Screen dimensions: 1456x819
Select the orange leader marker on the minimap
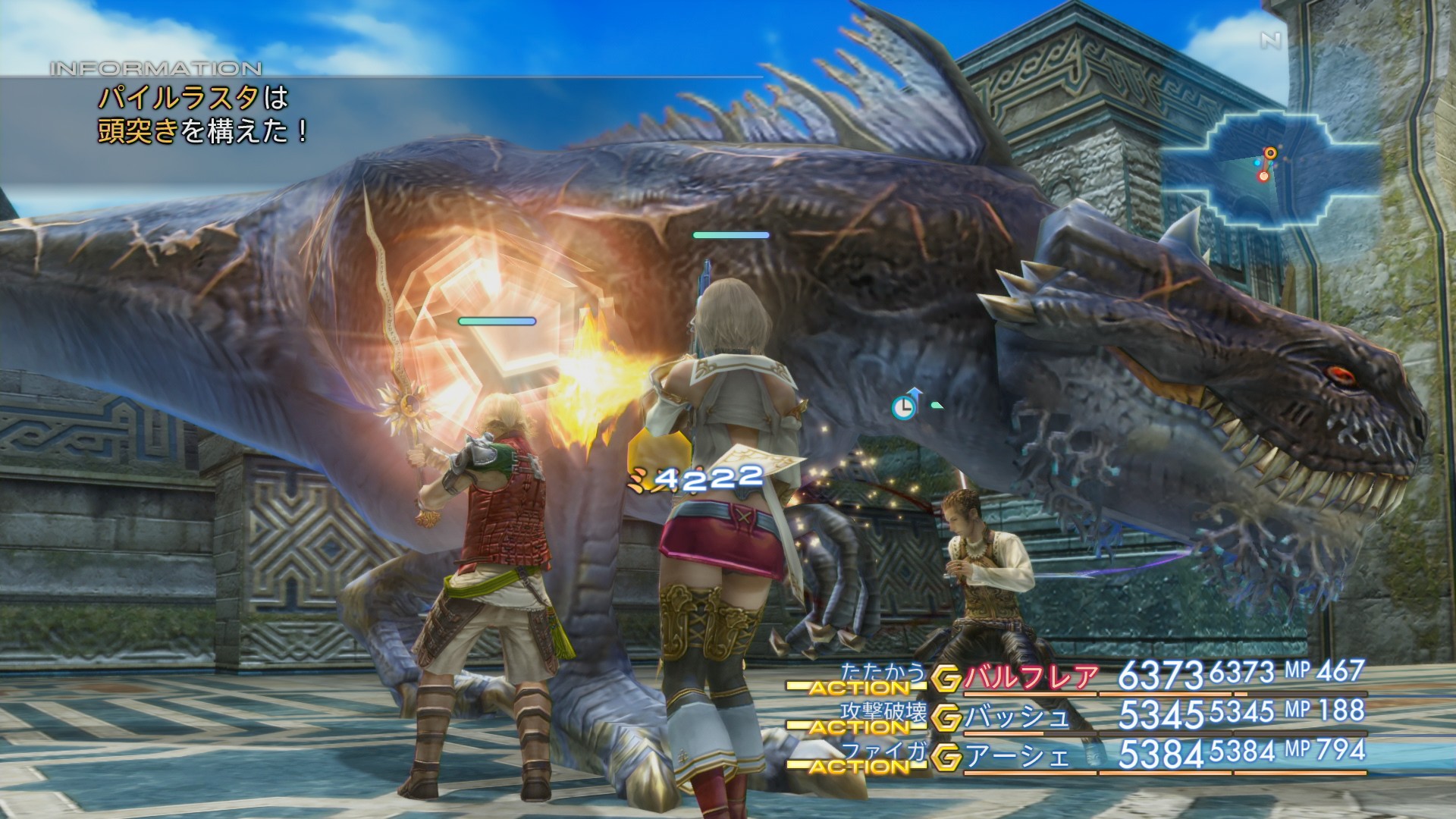point(1270,152)
